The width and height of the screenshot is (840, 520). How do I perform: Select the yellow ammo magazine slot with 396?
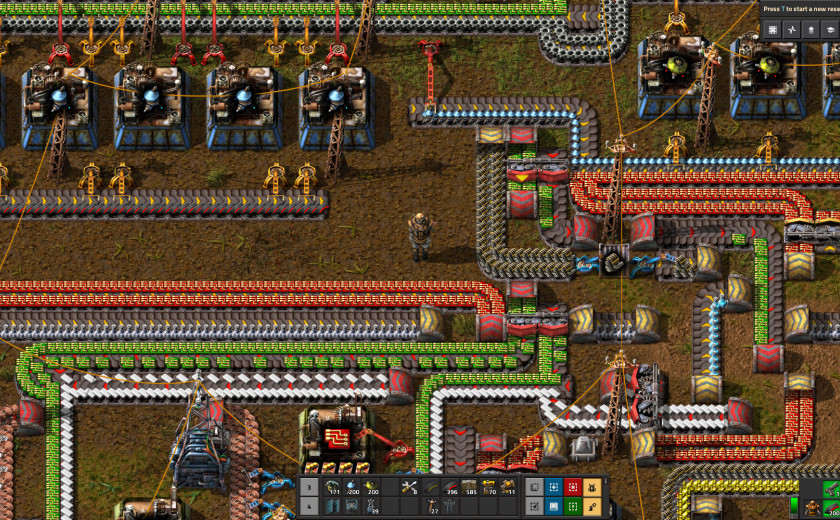[x=450, y=488]
